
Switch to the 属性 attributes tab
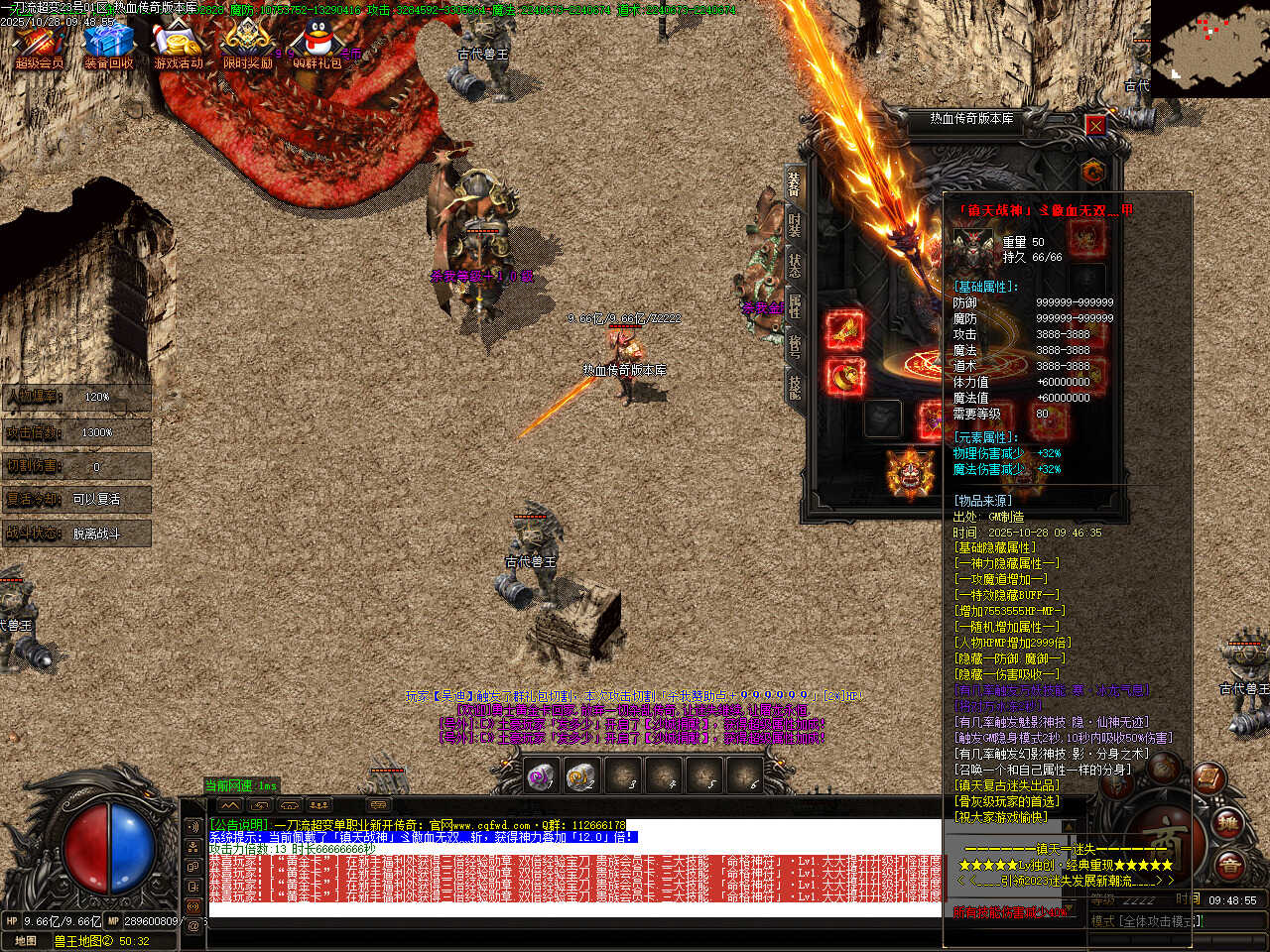click(x=794, y=305)
